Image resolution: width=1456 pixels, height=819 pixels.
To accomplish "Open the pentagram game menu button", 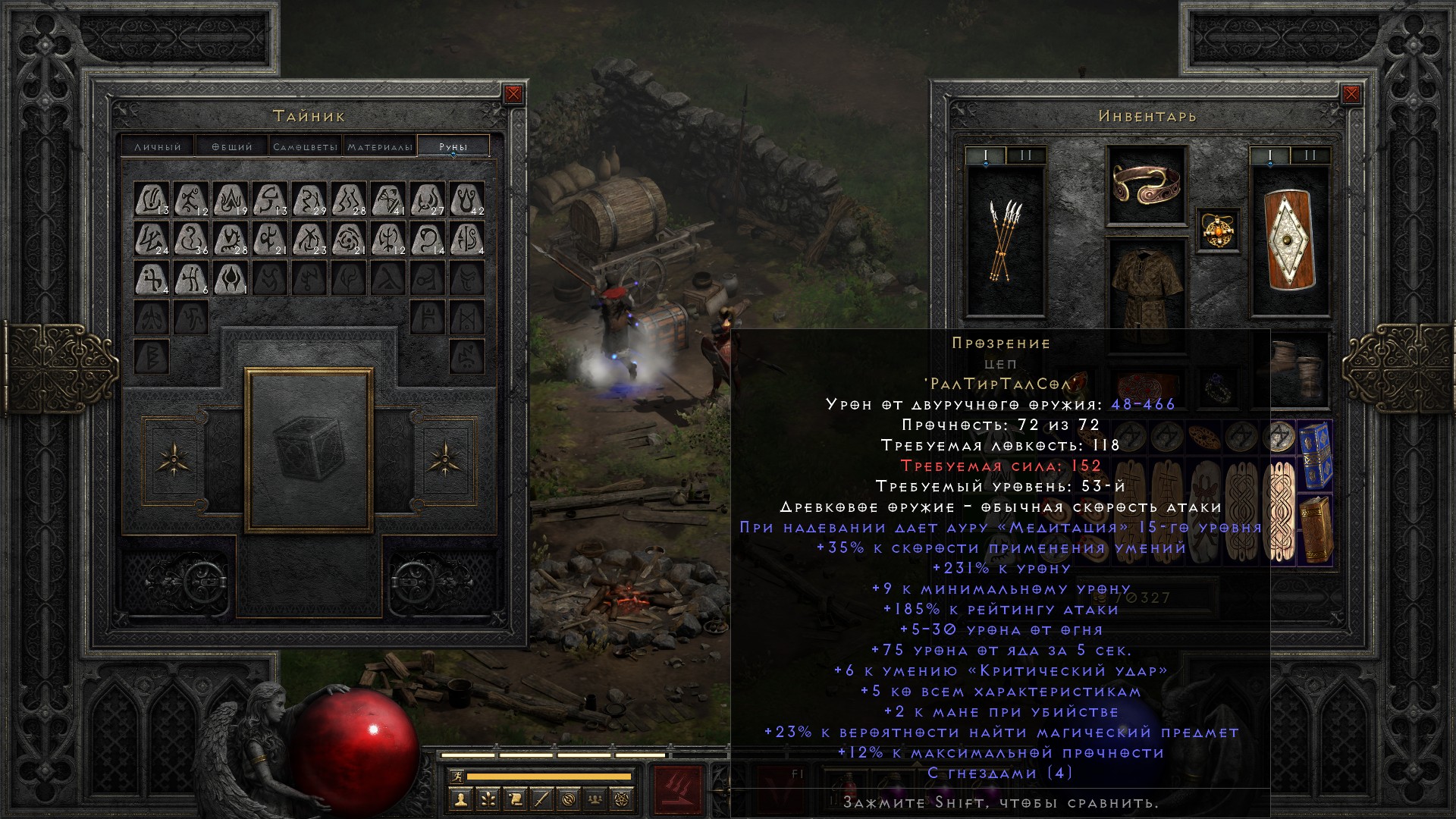I will [x=622, y=799].
